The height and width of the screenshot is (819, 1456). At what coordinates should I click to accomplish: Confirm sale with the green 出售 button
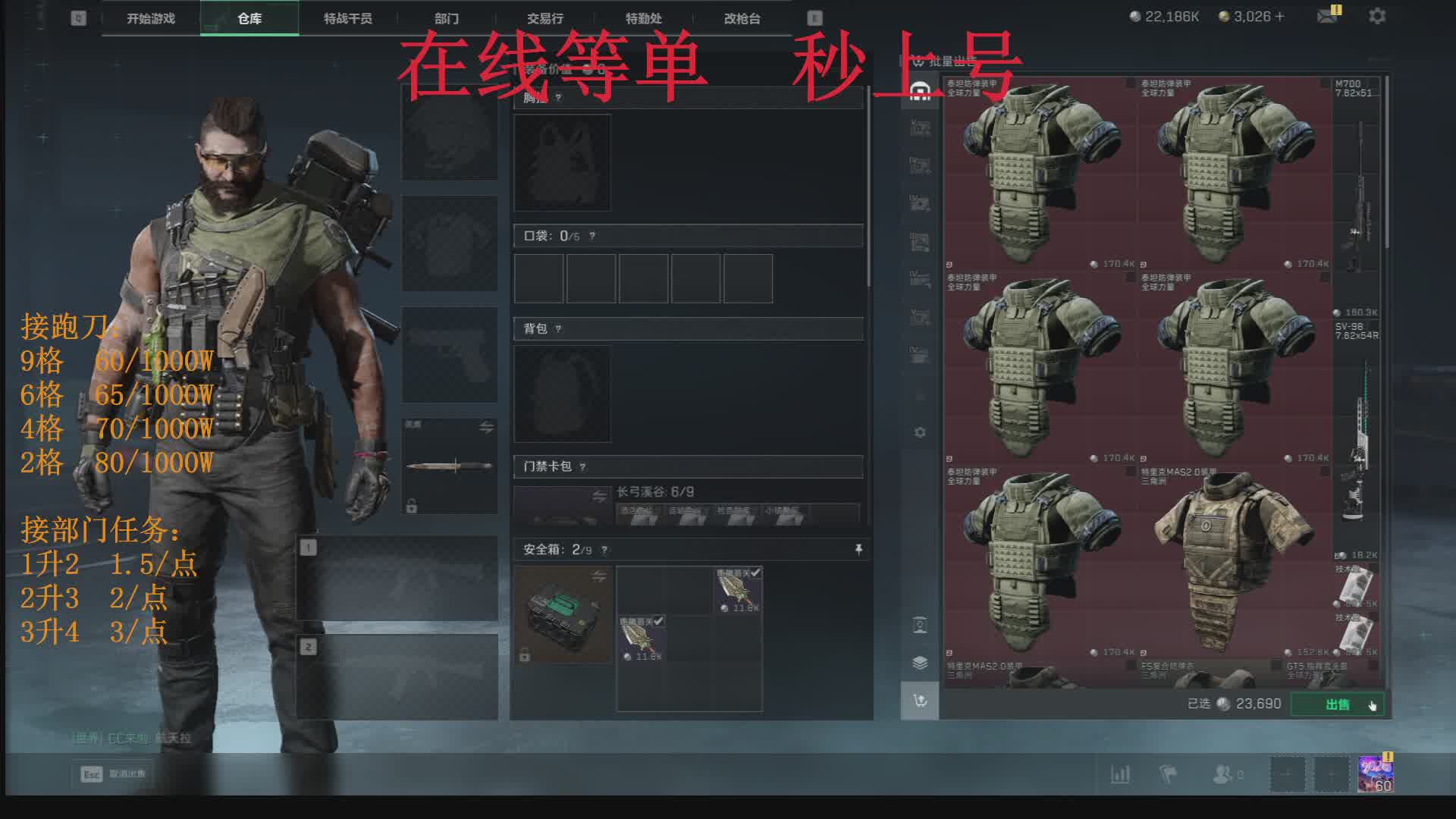1337,704
